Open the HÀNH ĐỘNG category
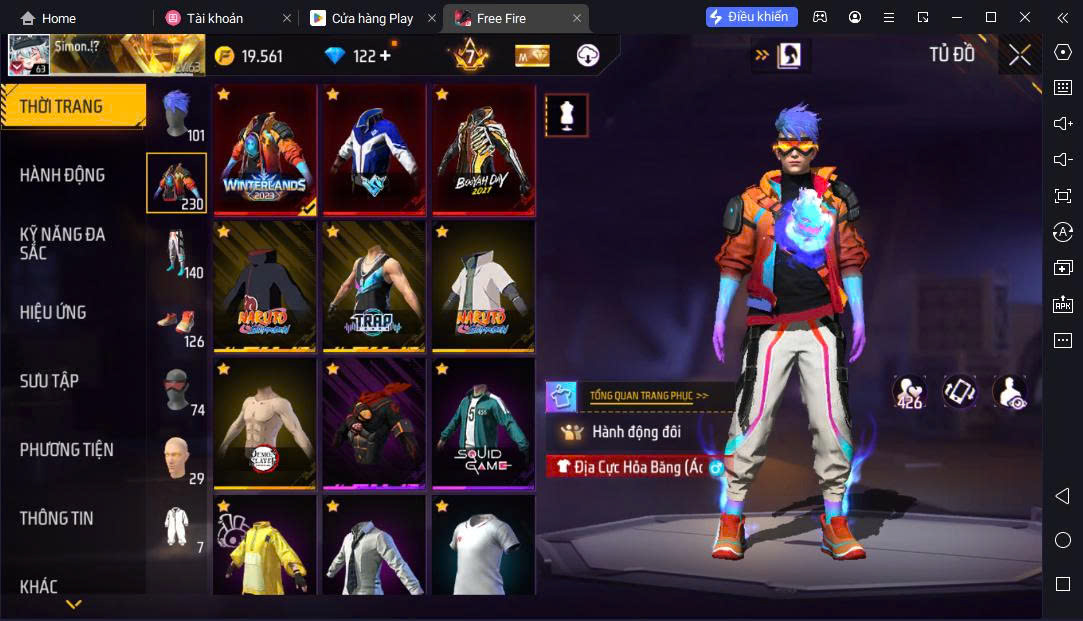The height and width of the screenshot is (621, 1083). 62,175
